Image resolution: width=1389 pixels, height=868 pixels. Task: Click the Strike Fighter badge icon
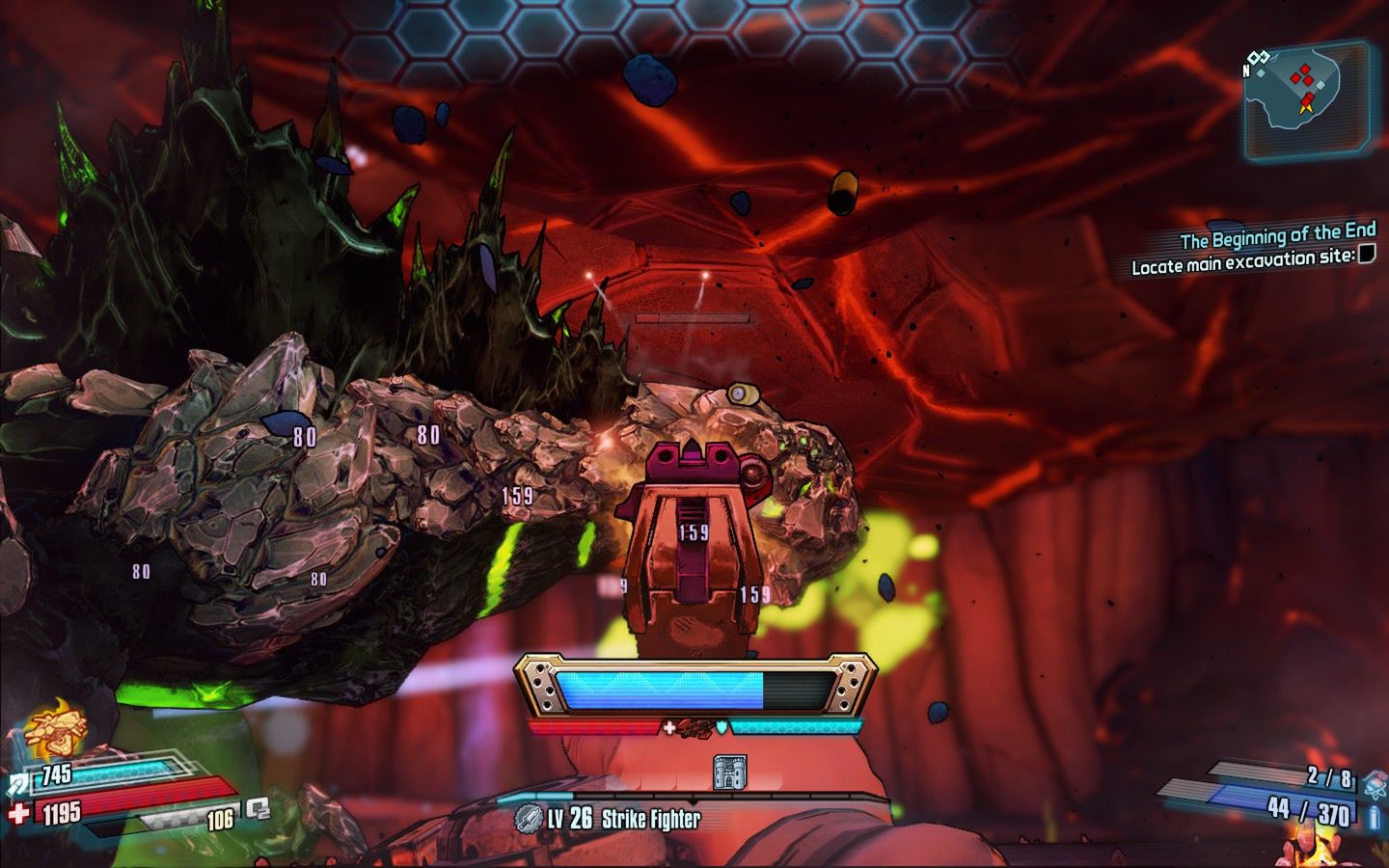click(x=527, y=818)
